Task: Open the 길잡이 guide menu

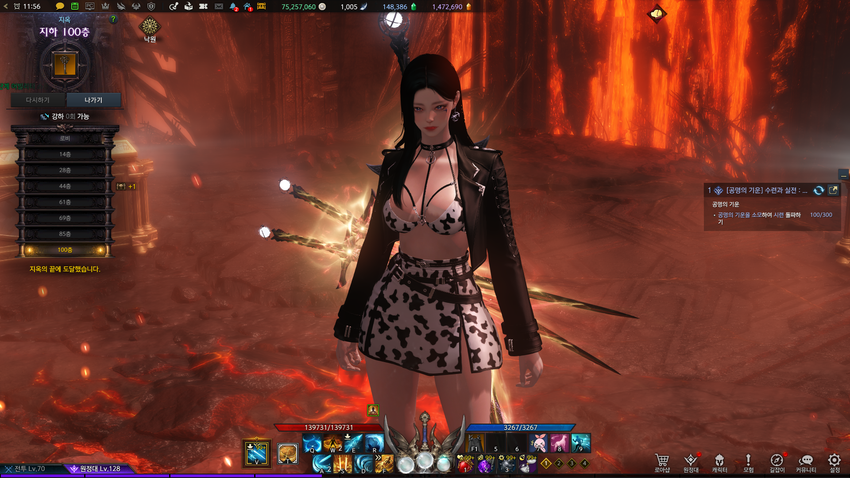Action: point(777,460)
